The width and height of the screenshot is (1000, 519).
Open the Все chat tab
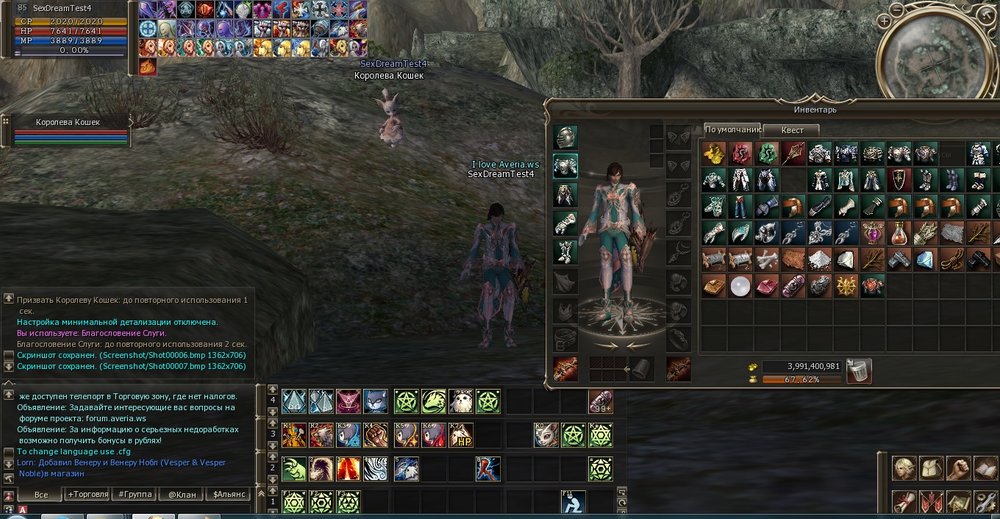pyautogui.click(x=41, y=495)
